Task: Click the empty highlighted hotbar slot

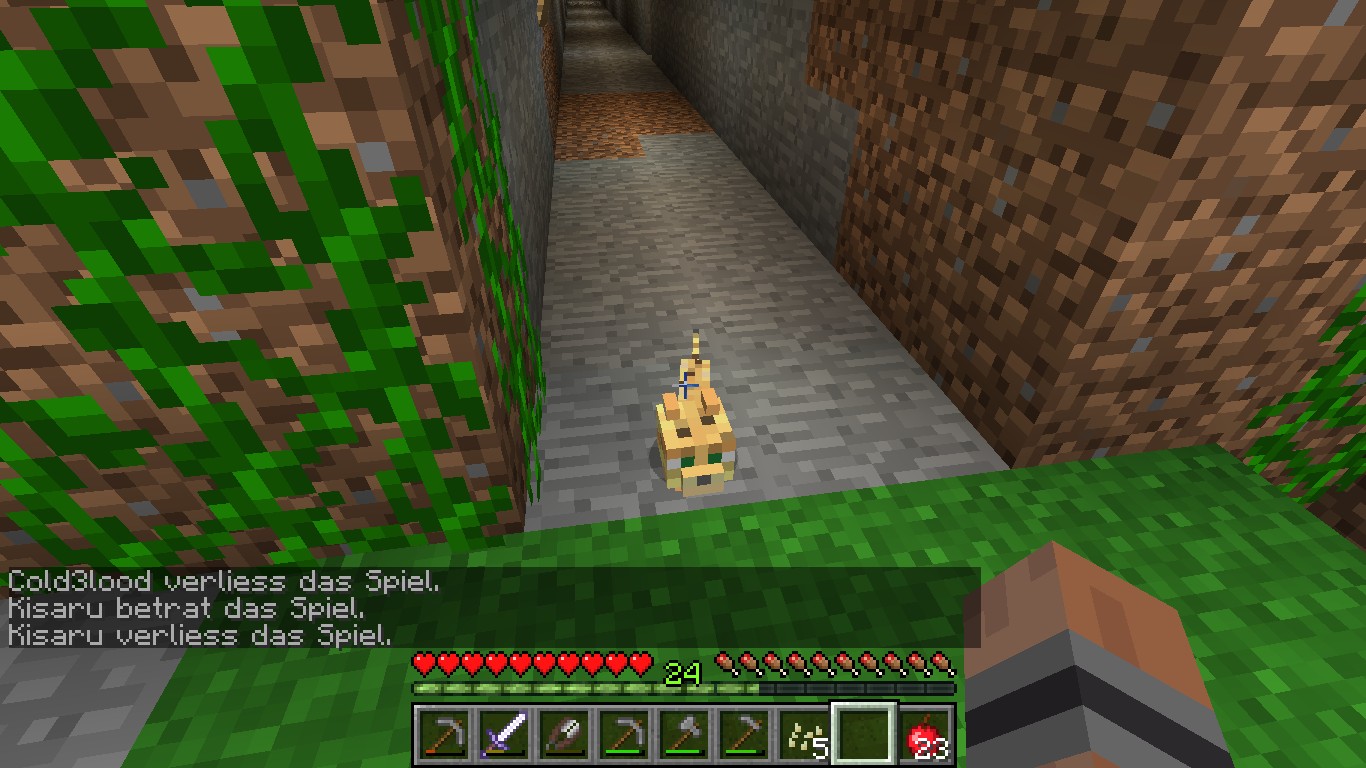Action: (x=866, y=736)
